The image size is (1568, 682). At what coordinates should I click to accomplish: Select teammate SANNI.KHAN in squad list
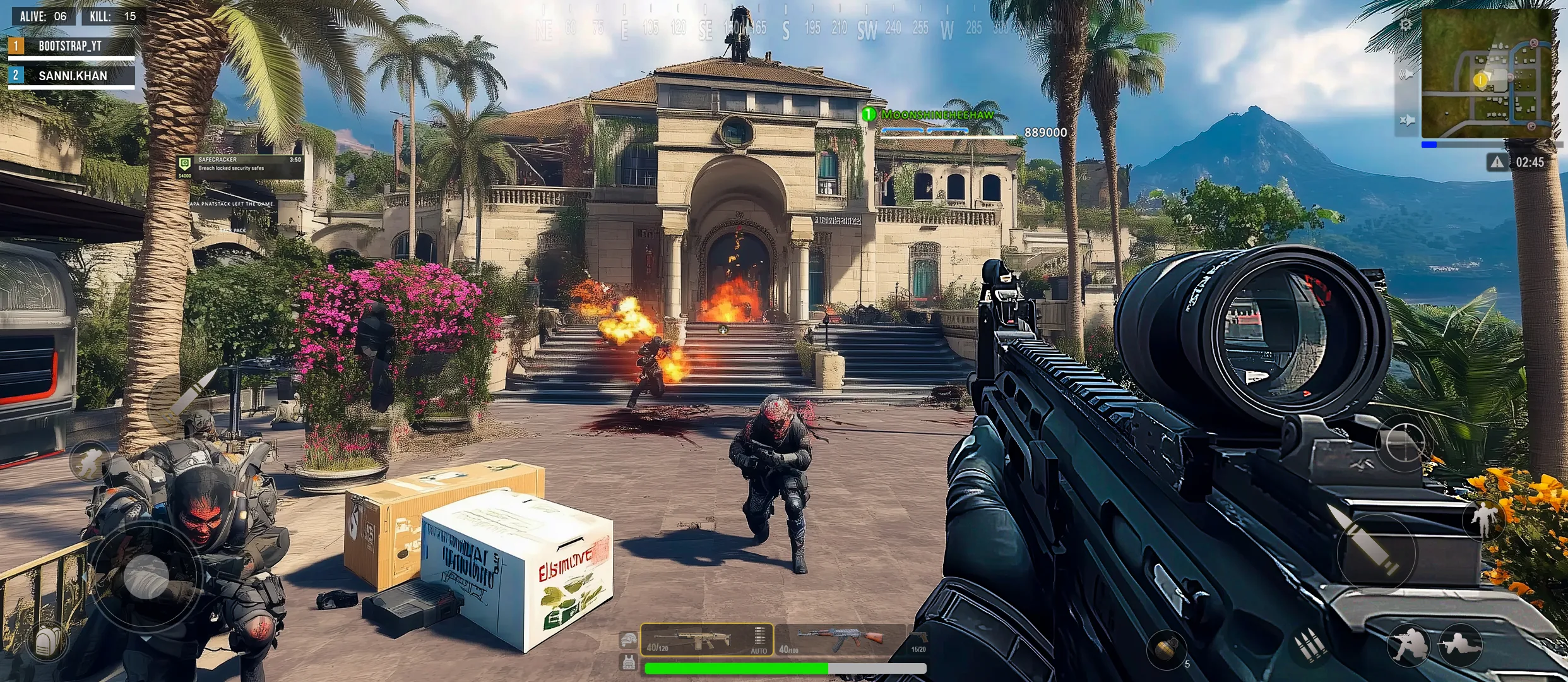71,76
